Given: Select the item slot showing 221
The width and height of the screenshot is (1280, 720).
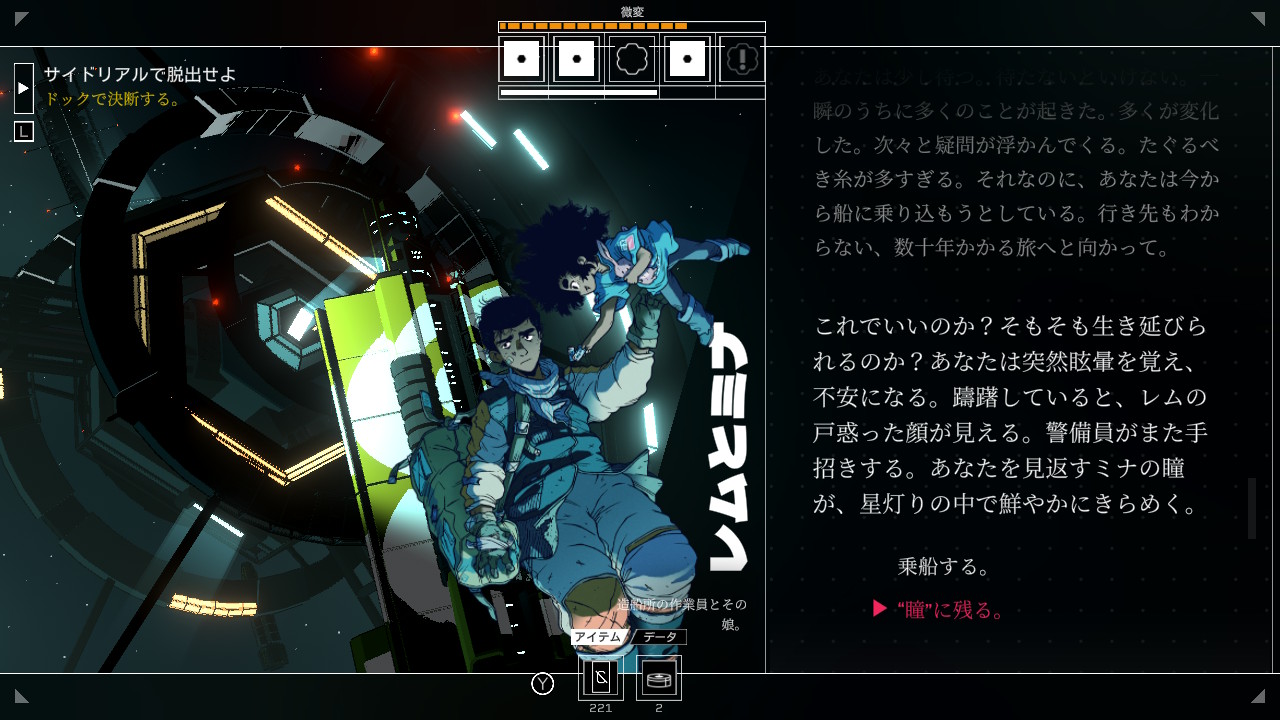Looking at the screenshot, I should point(601,679).
